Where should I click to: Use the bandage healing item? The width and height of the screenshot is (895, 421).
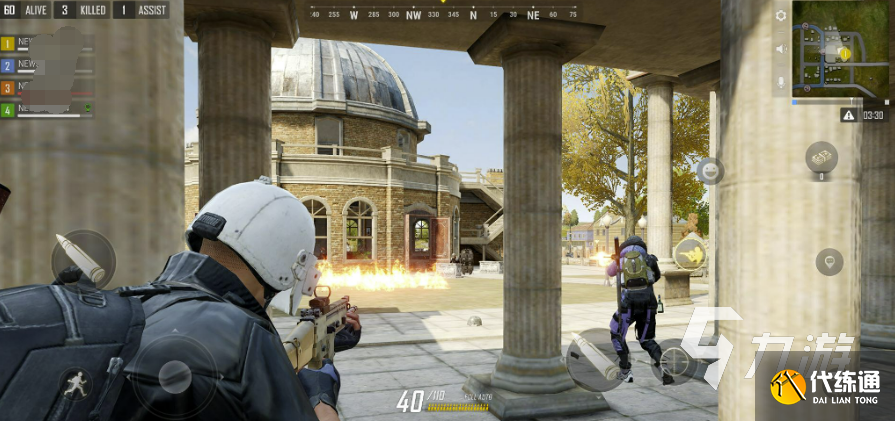pyautogui.click(x=821, y=157)
